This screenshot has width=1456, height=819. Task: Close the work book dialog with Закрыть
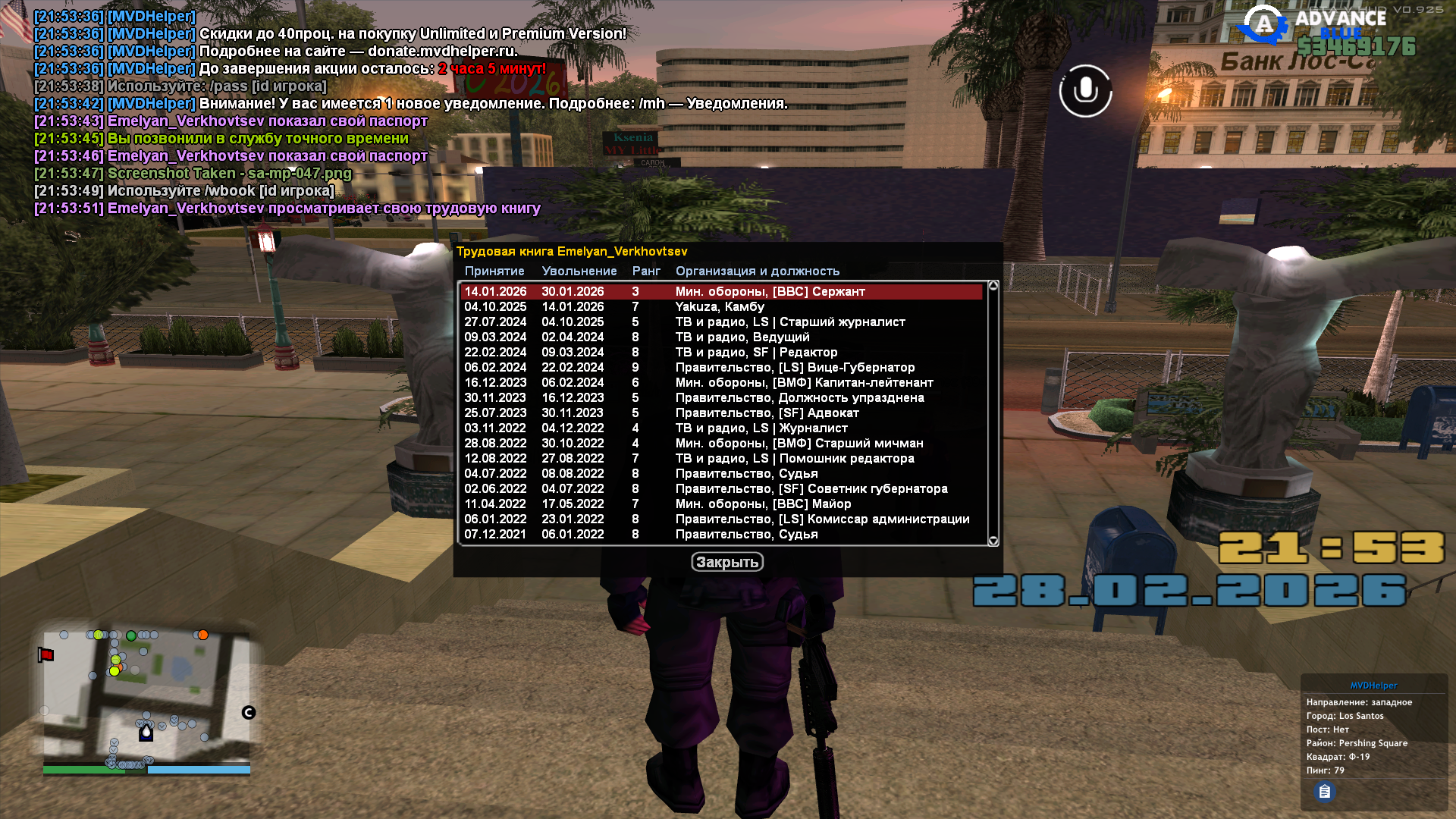coord(726,562)
